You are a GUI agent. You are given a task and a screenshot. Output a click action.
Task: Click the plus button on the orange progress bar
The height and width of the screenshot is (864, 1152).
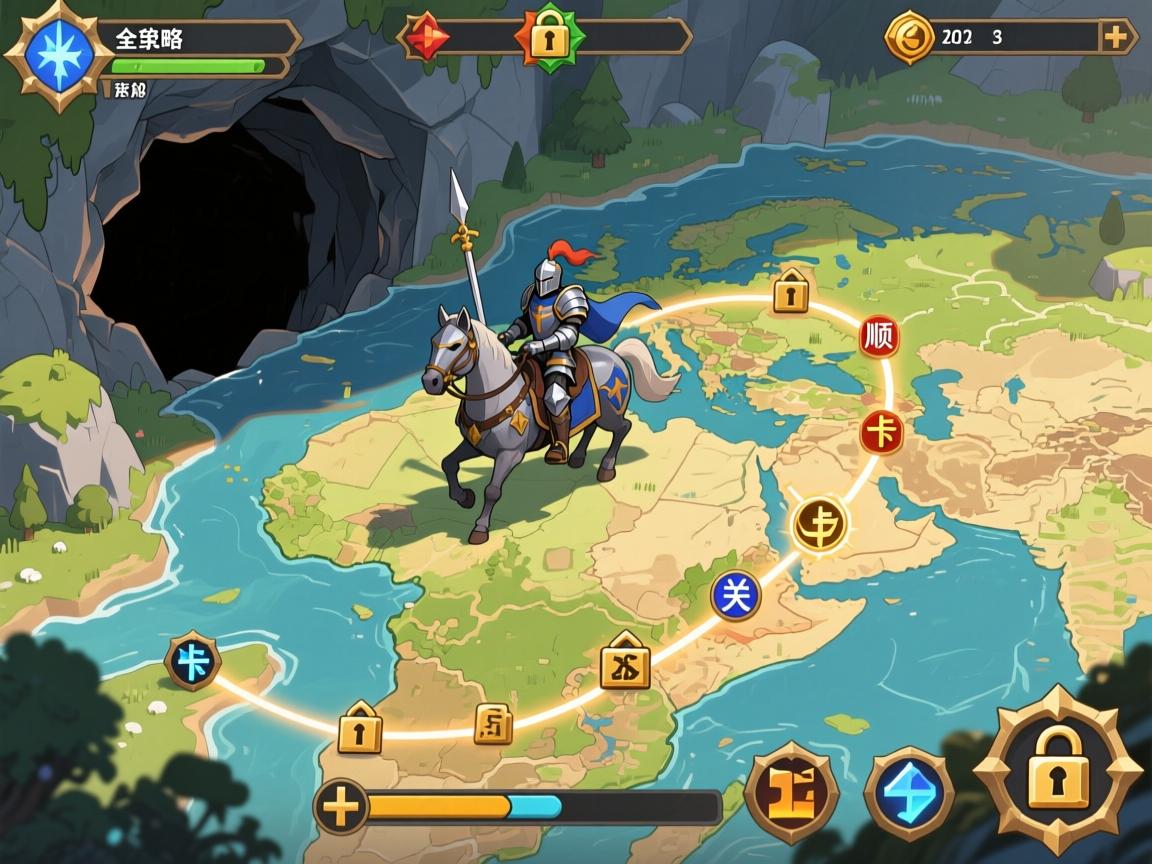[343, 806]
